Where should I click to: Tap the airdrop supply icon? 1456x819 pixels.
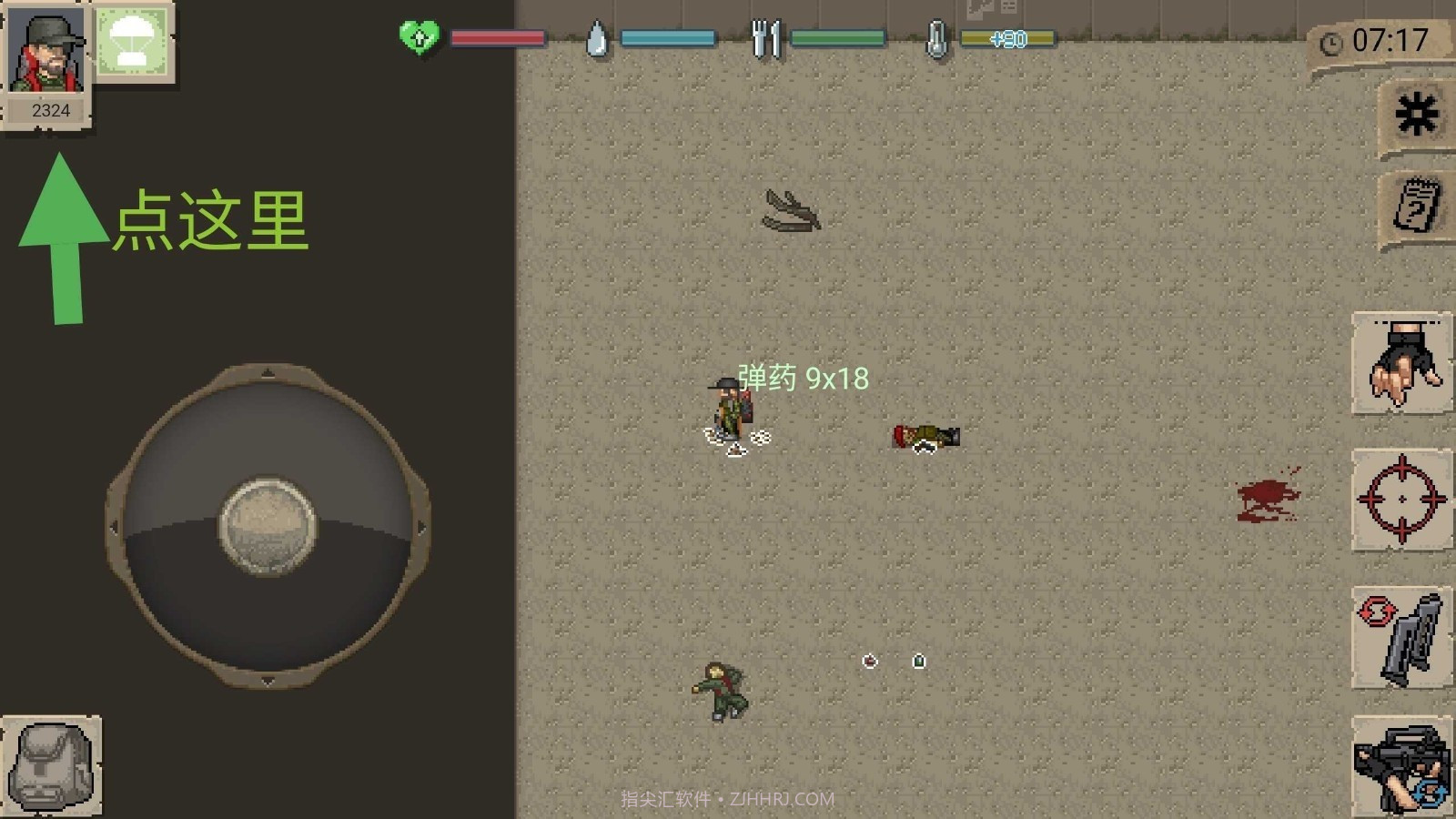[x=133, y=41]
